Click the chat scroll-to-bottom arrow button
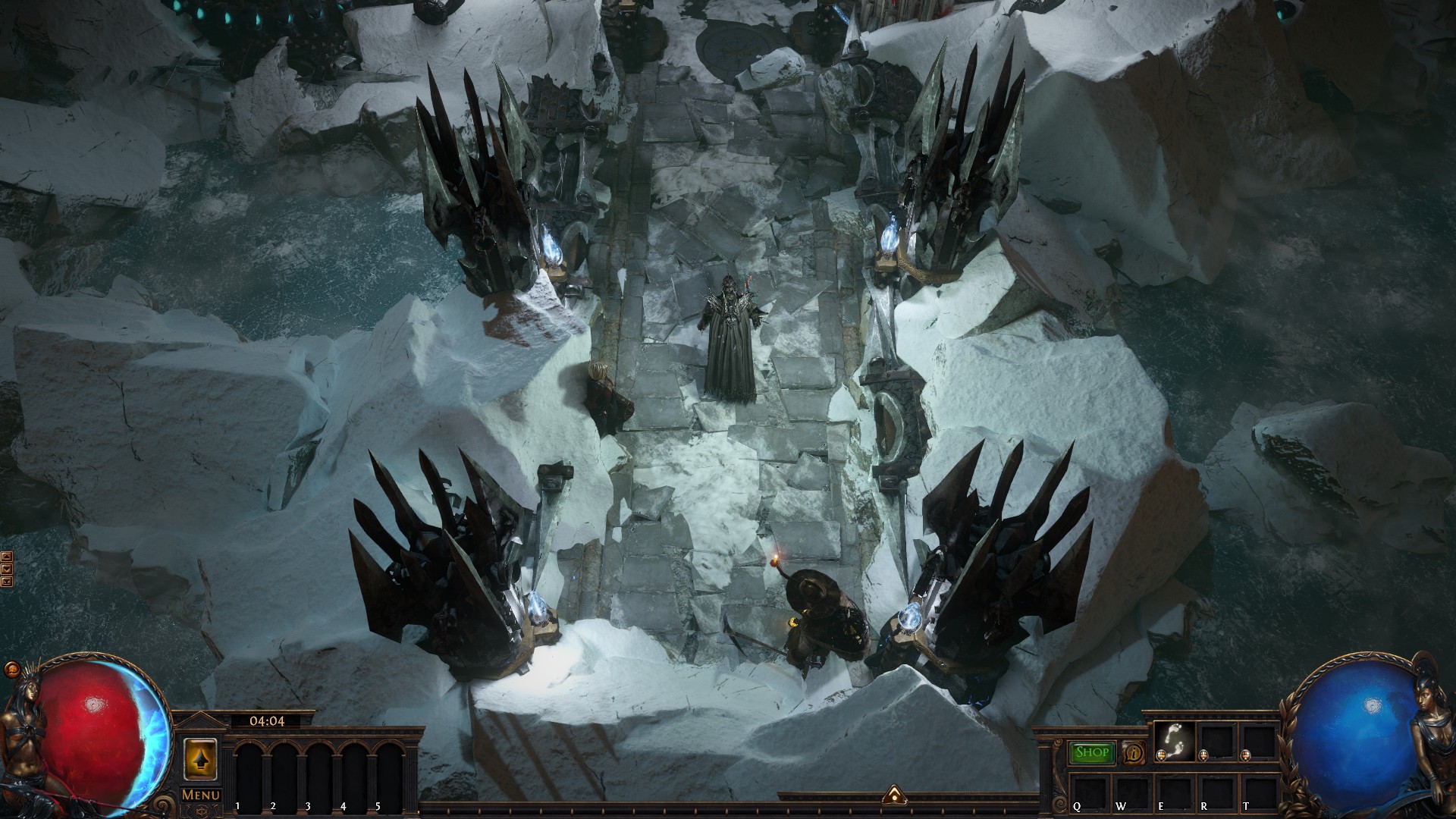This screenshot has height=819, width=1456. (x=8, y=582)
